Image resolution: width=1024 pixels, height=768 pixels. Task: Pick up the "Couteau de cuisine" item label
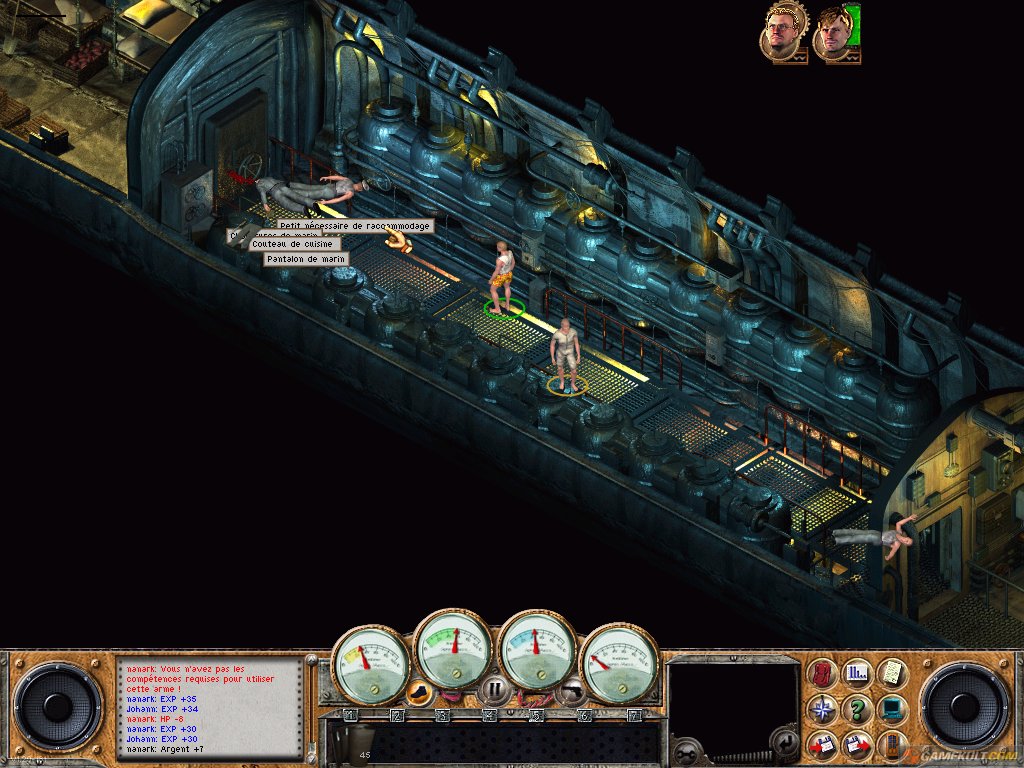coord(295,243)
